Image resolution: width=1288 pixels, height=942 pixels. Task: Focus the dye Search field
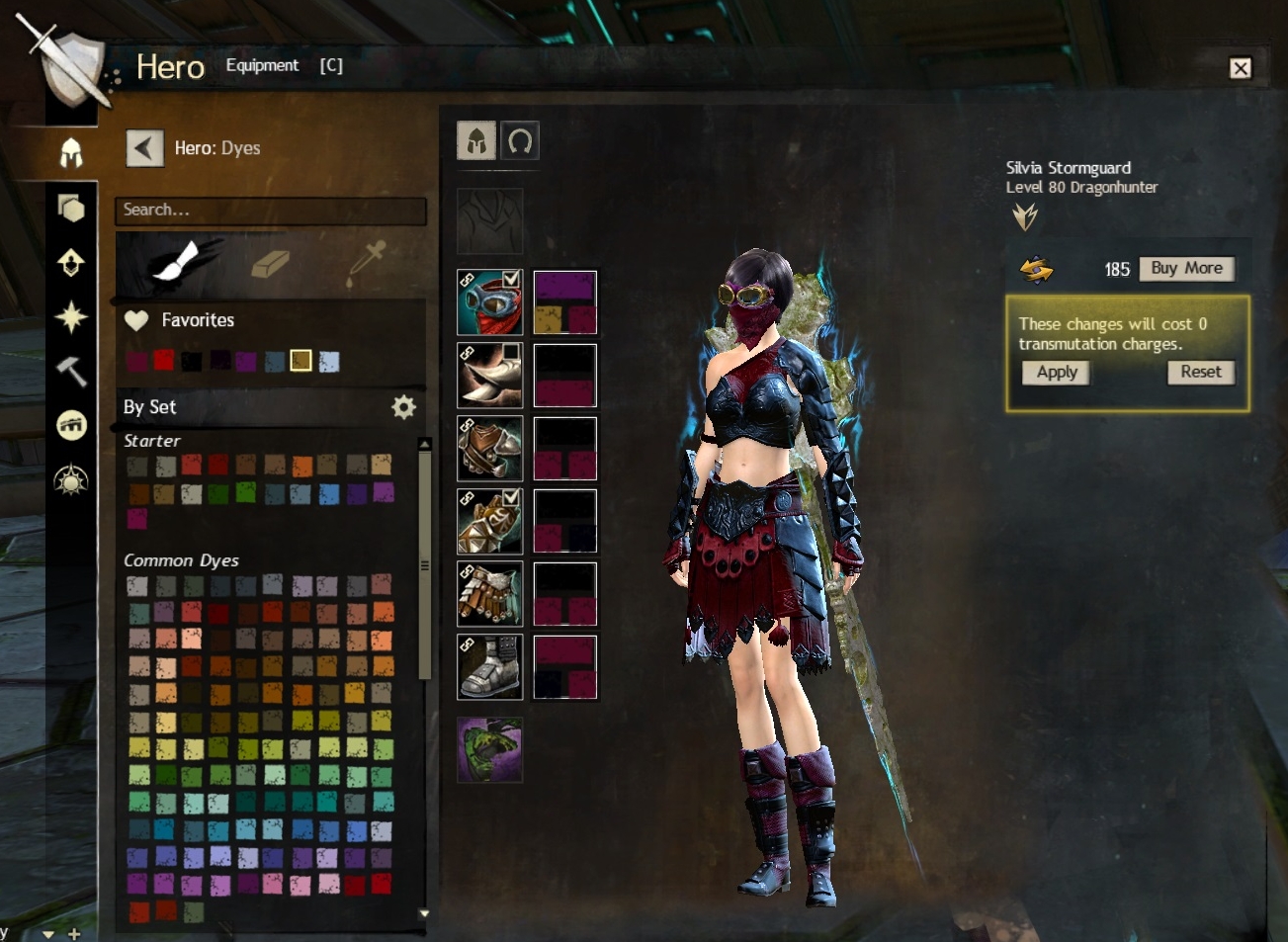tap(270, 210)
